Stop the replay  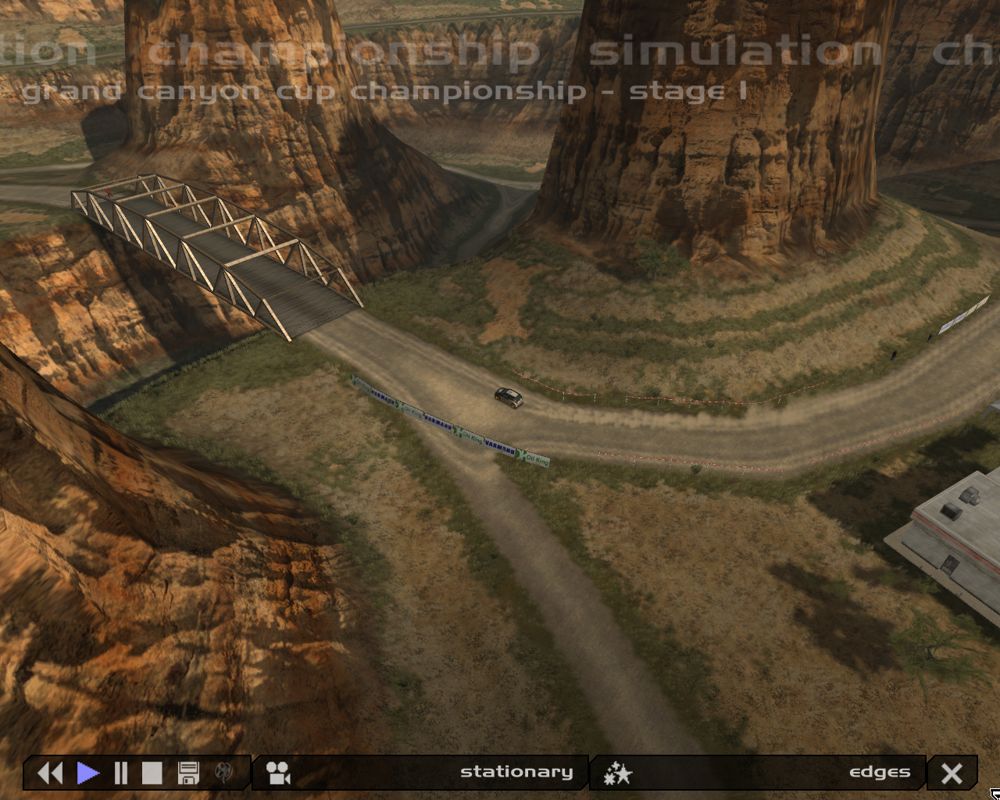click(x=151, y=773)
